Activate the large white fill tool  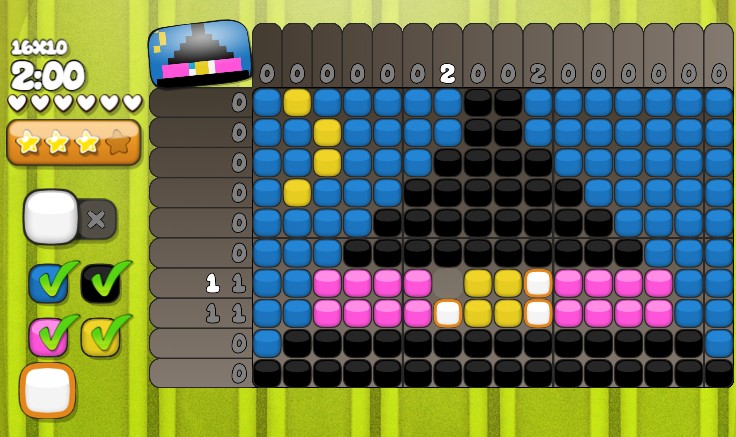pos(50,216)
